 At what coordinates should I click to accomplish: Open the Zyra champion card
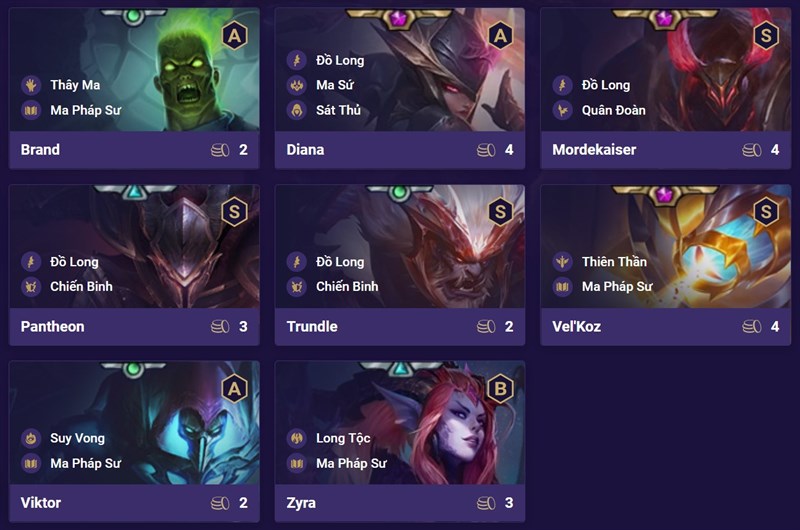click(x=400, y=439)
